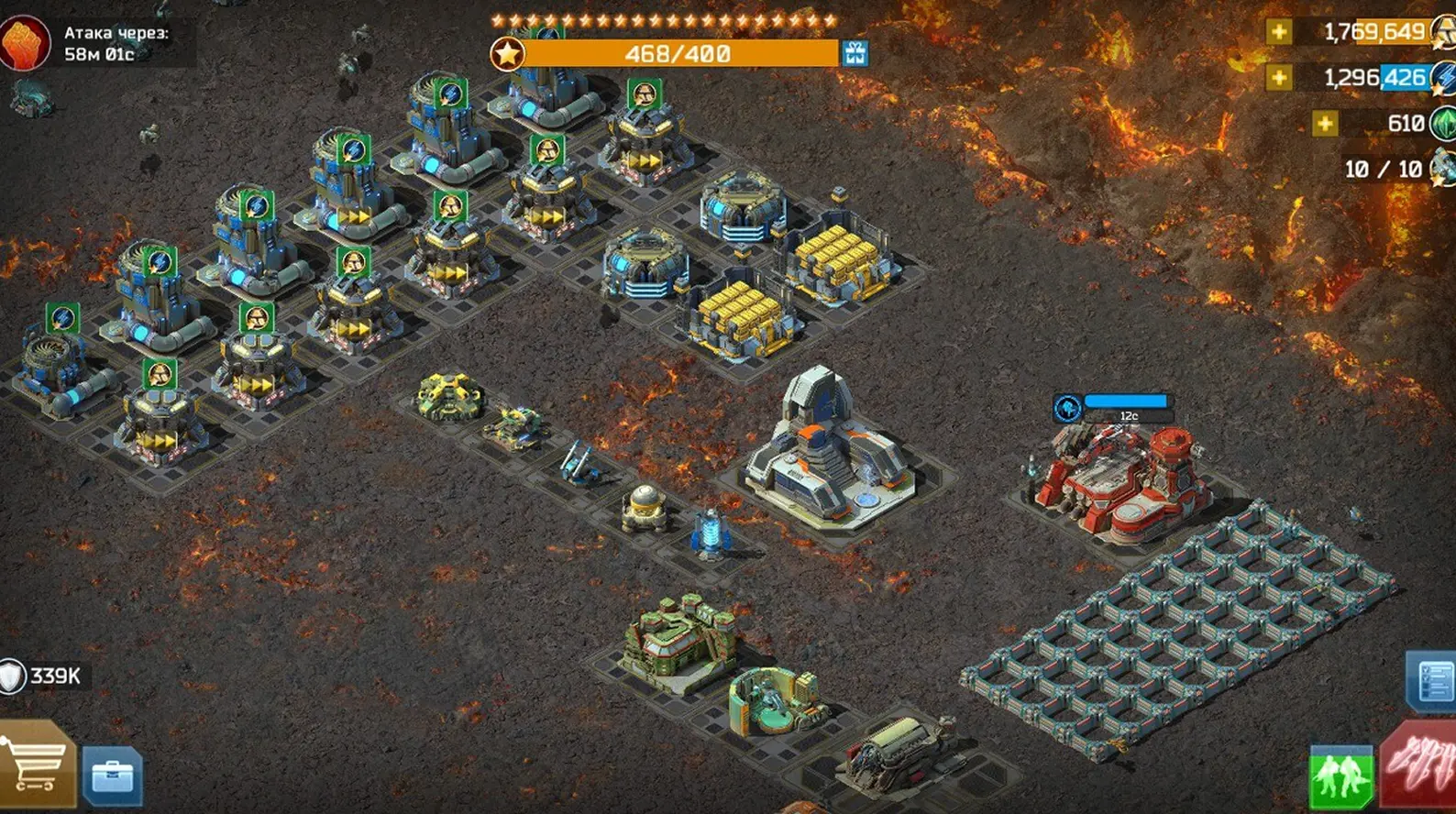Screen dimensions: 1456x814
Task: Tap the shield icon showing 339K
Action: click(x=13, y=676)
